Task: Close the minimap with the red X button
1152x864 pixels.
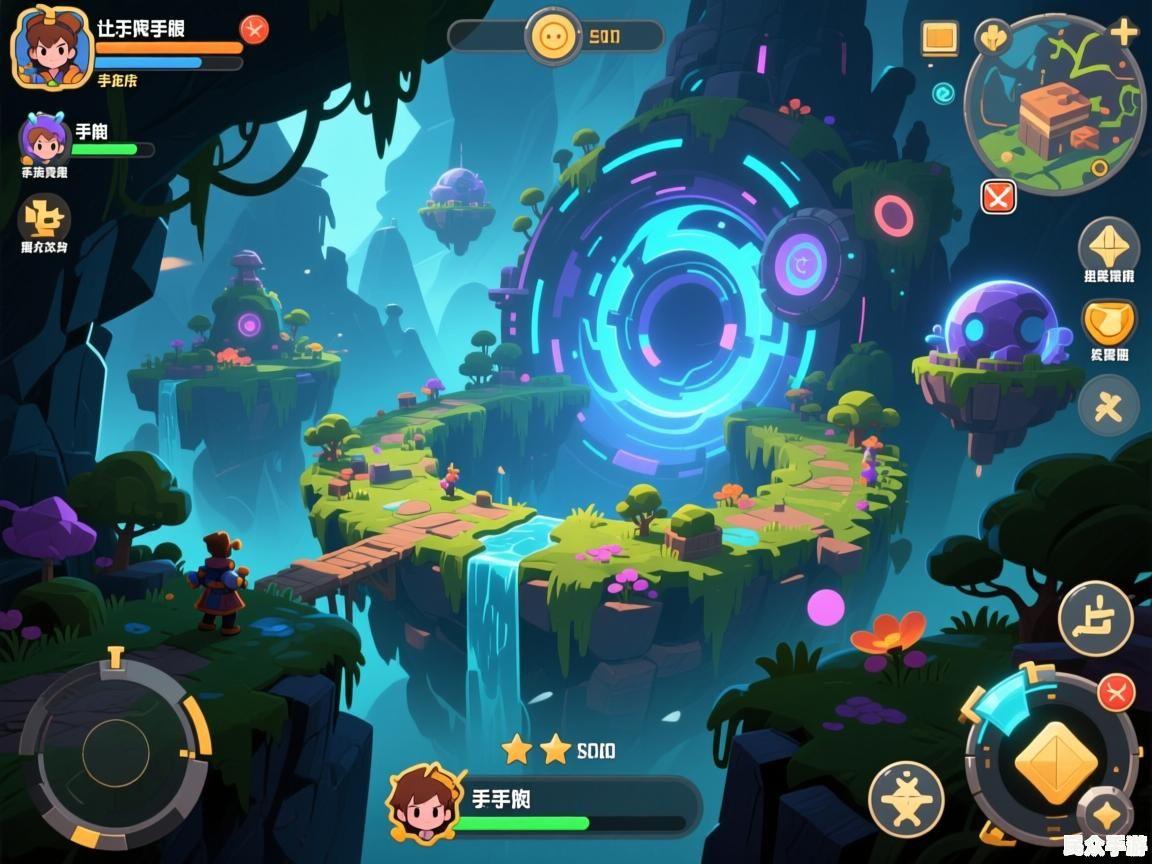Action: [998, 196]
